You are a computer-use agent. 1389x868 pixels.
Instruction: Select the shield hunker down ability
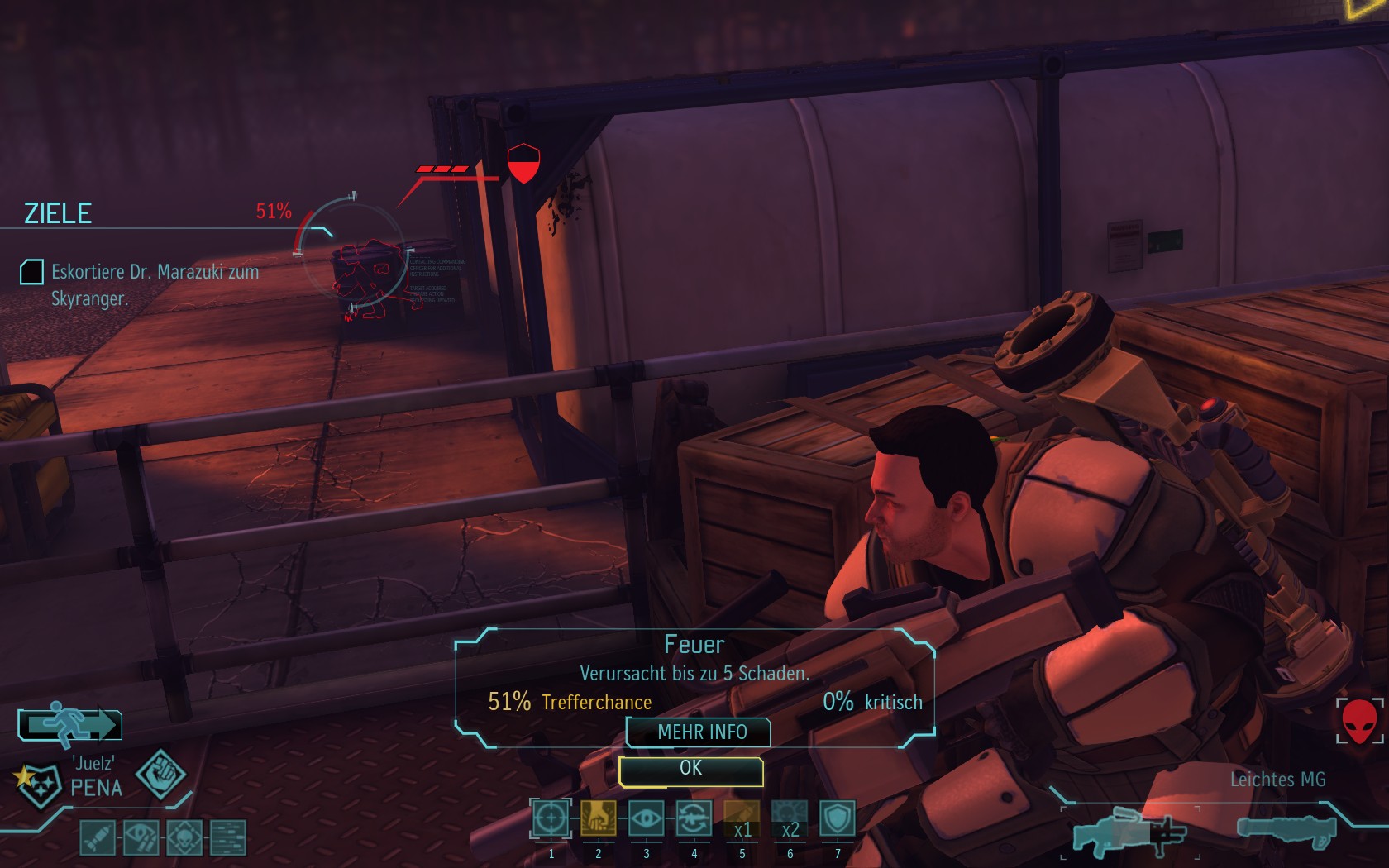pos(837,819)
